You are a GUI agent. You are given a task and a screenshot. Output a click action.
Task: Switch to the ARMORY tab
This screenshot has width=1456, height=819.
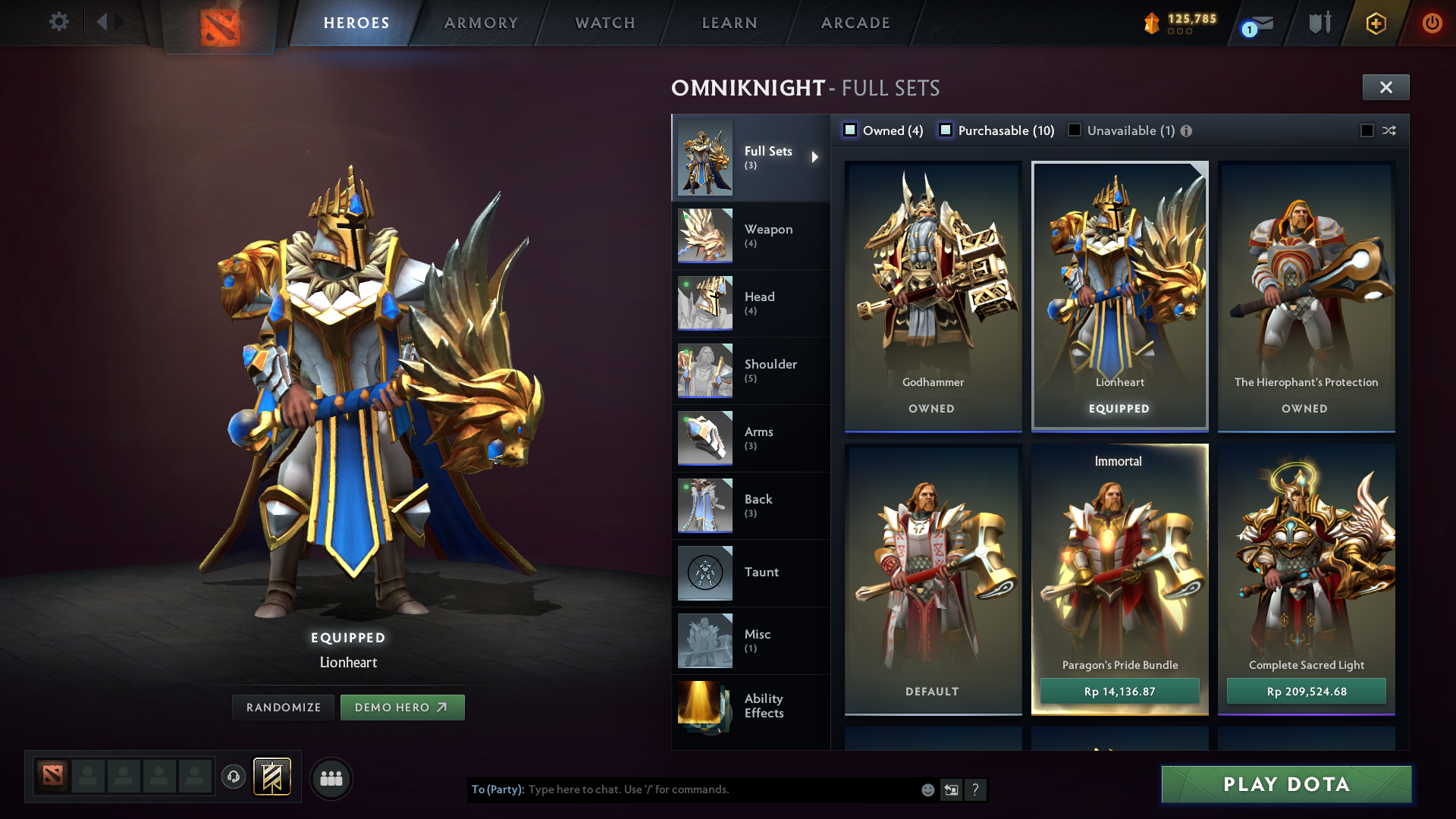click(x=481, y=23)
